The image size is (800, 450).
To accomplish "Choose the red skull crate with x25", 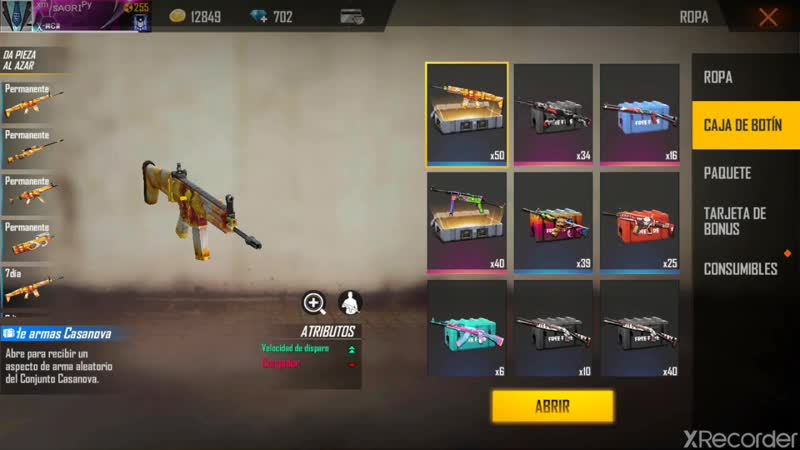I will pos(639,222).
